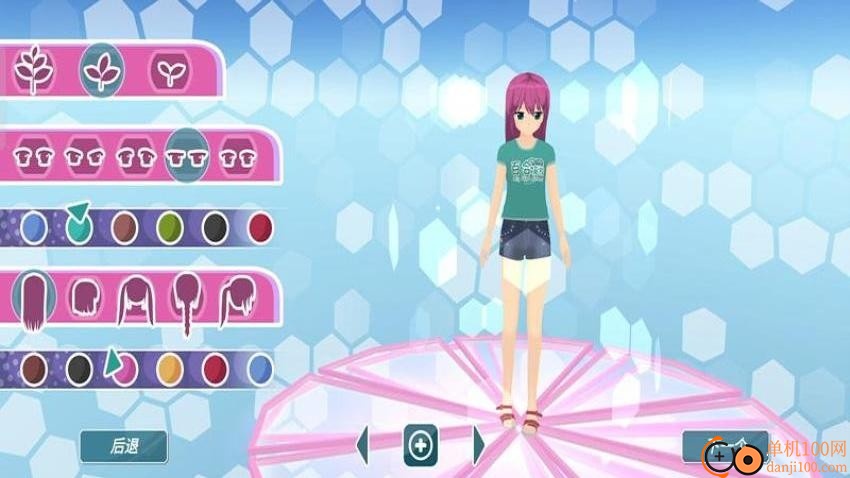Image resolution: width=850 pixels, height=478 pixels.
Task: Choose the blue swatch below the shirt icons
Action: 34,229
